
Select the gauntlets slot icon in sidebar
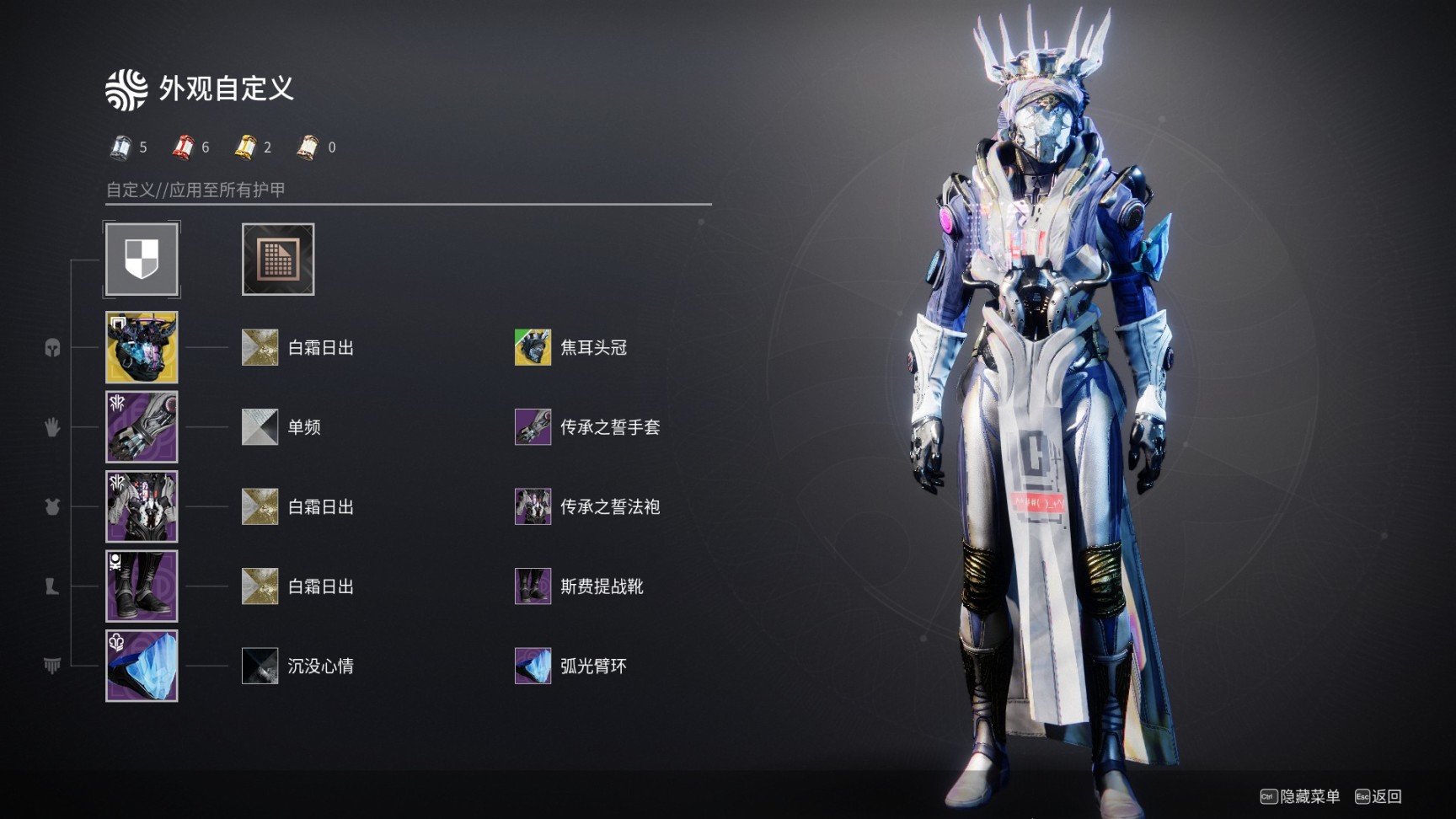click(52, 427)
